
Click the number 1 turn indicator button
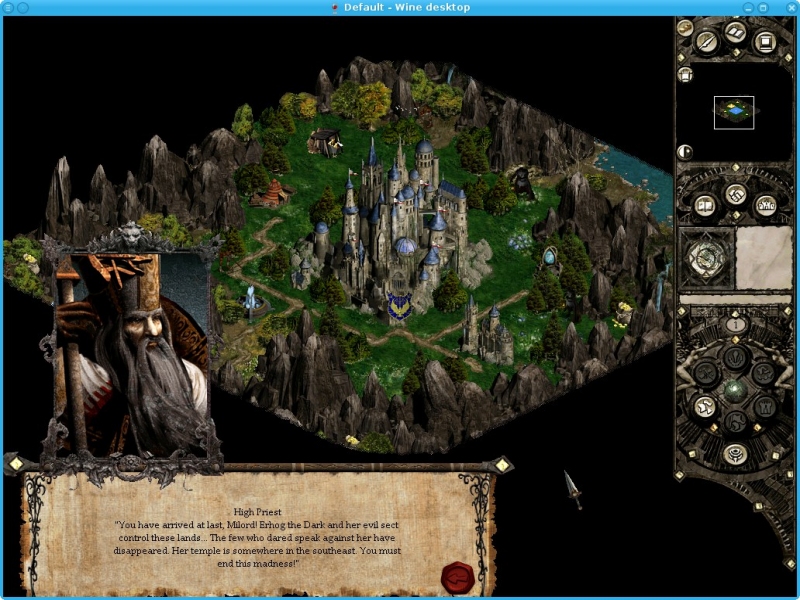pyautogui.click(x=736, y=324)
